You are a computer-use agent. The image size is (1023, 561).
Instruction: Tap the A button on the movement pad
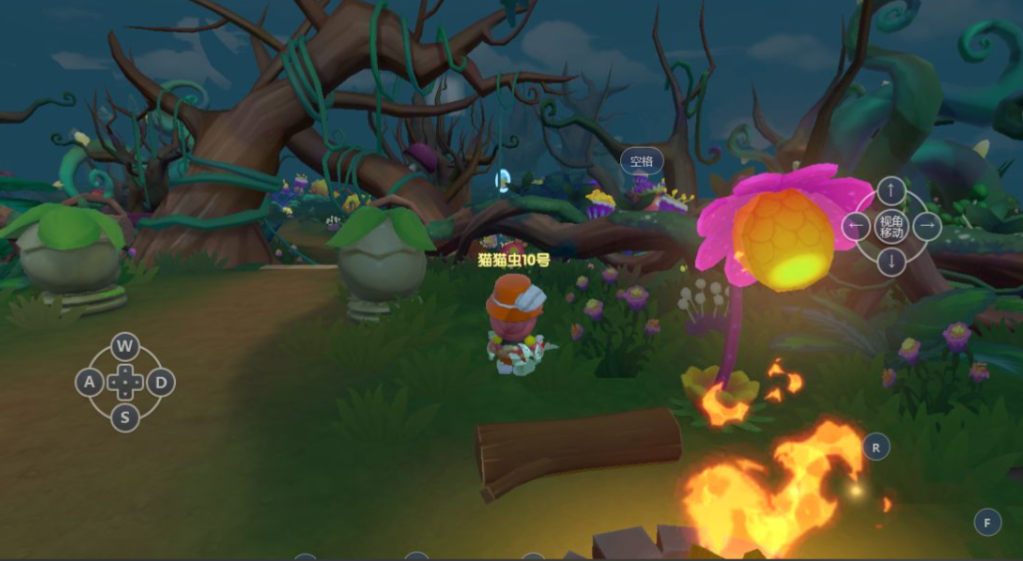(90, 382)
